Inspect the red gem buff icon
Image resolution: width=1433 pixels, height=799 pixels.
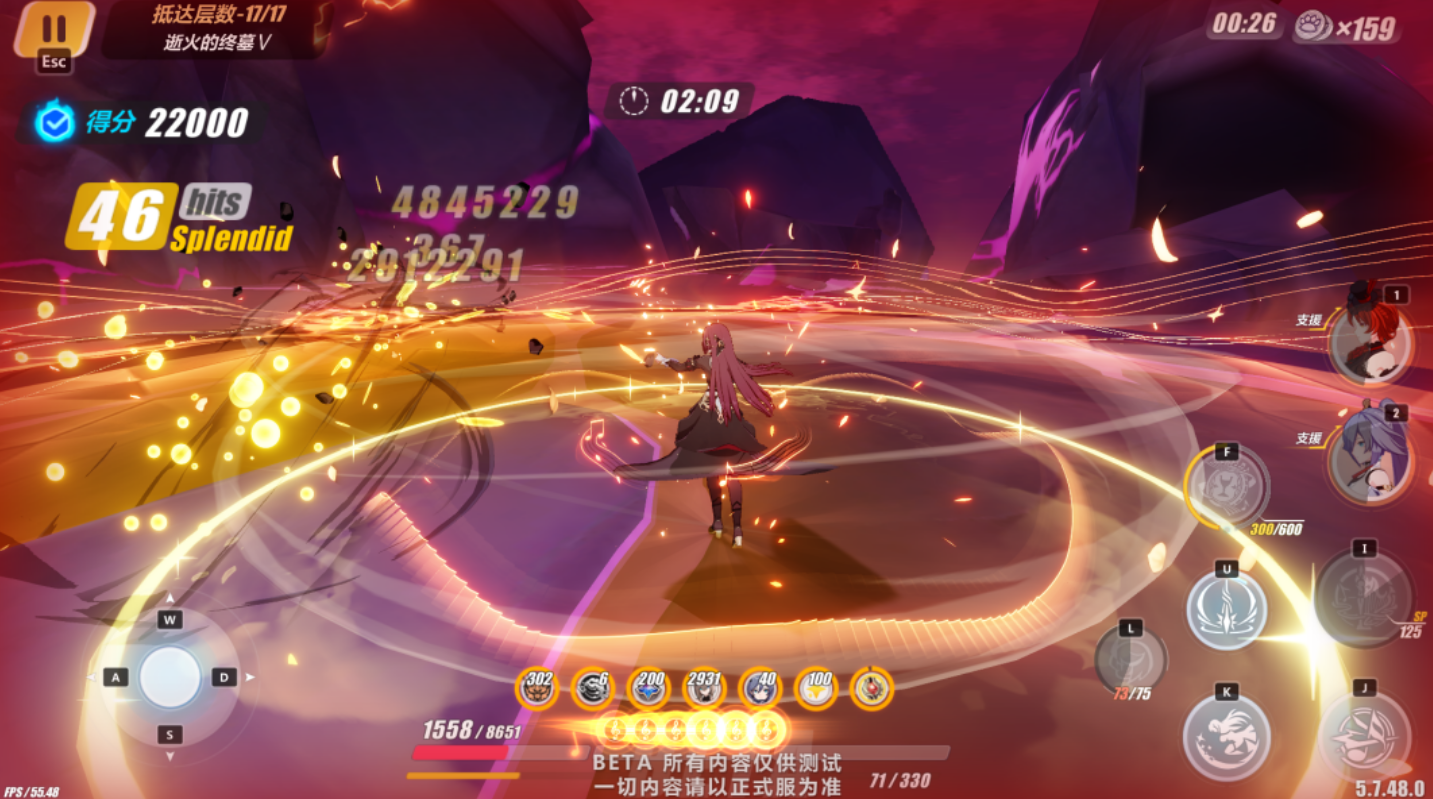(871, 688)
